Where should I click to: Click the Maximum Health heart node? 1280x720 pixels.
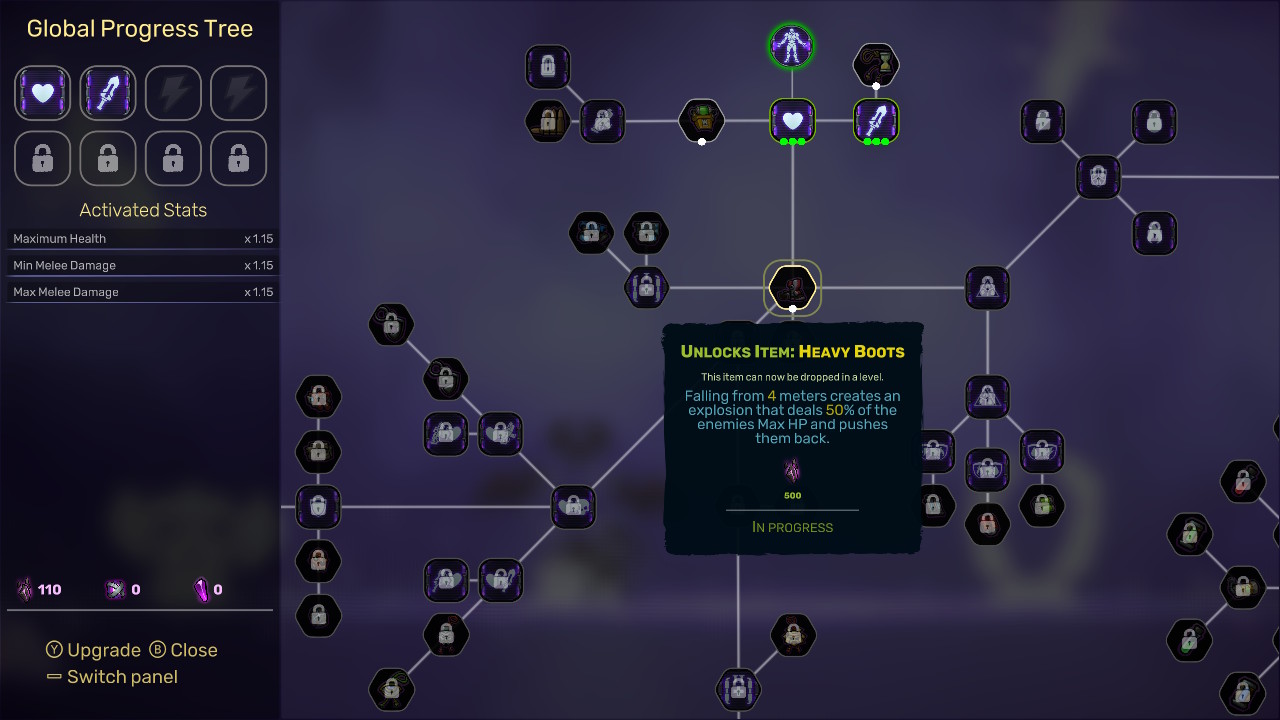[791, 120]
